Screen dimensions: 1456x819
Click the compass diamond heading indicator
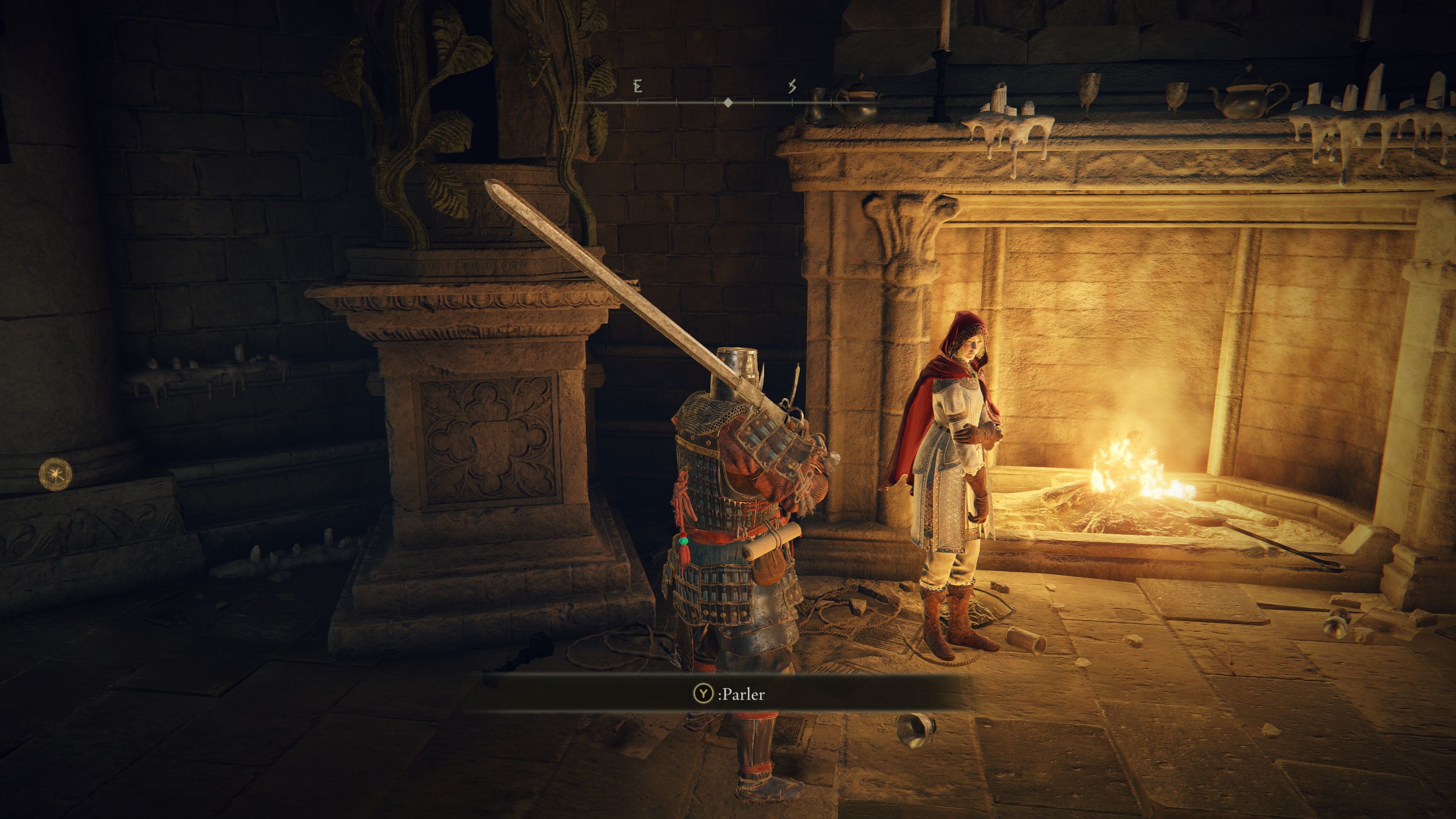click(x=728, y=102)
